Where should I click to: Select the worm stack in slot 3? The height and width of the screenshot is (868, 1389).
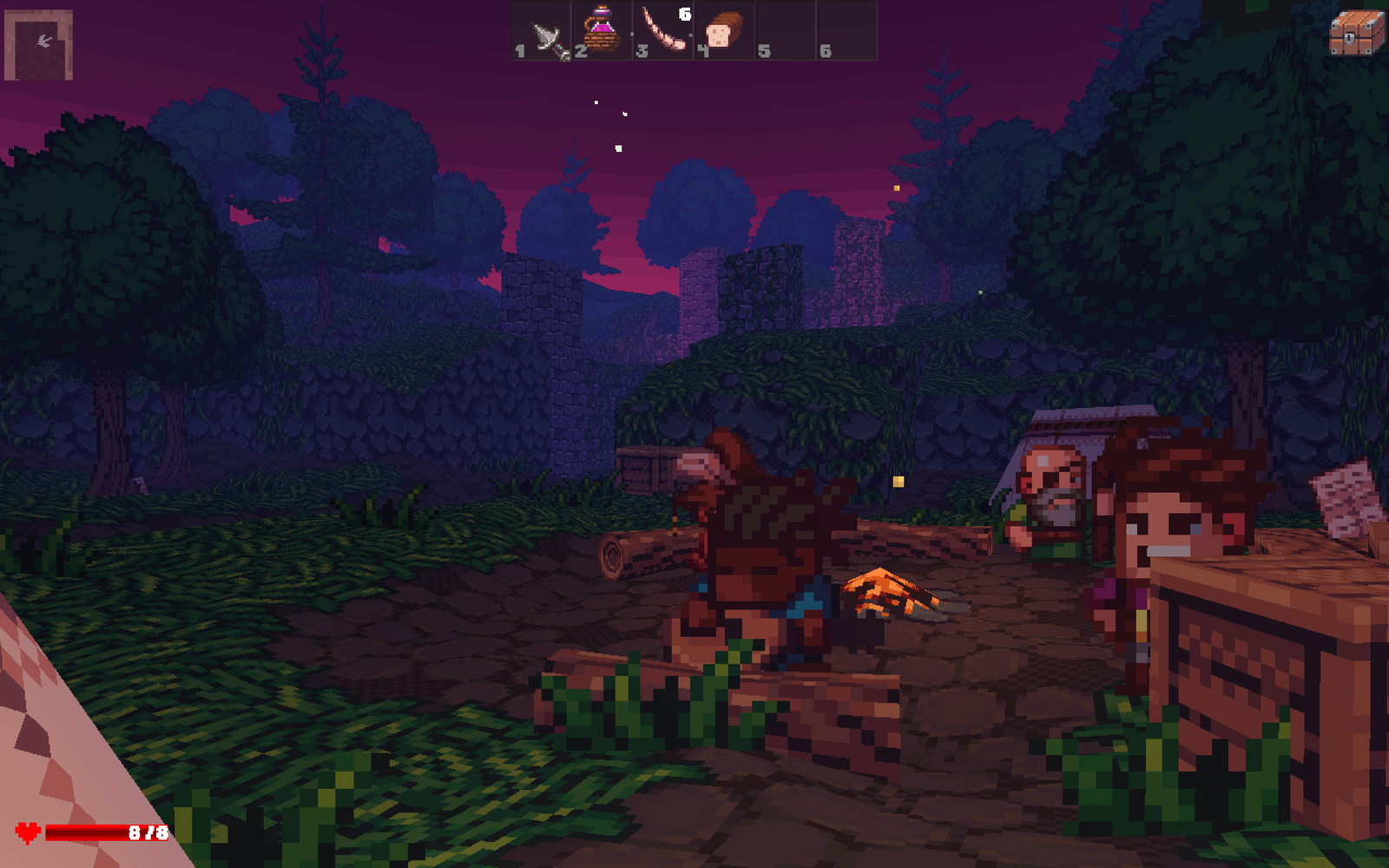(664, 31)
